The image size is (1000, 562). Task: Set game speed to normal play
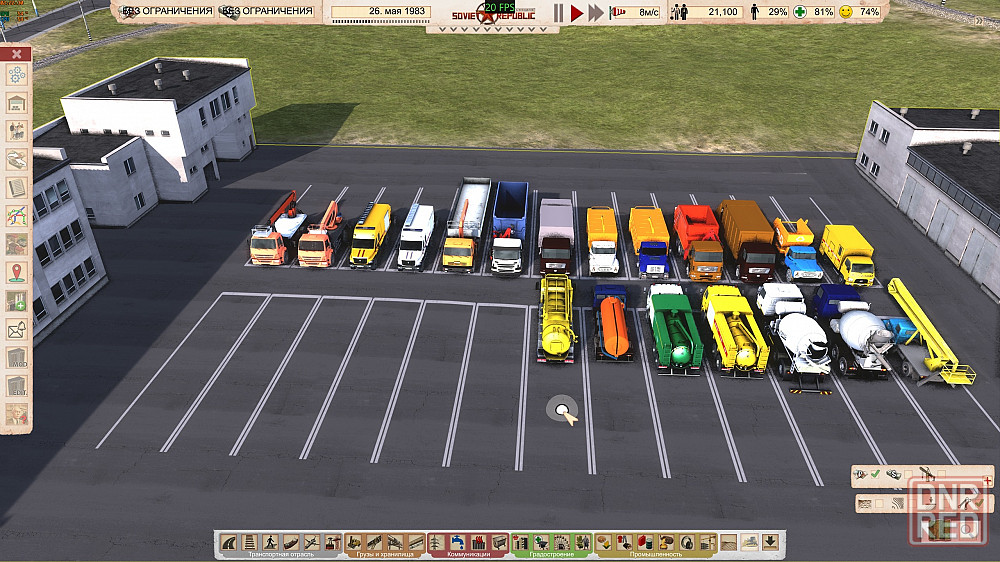576,12
